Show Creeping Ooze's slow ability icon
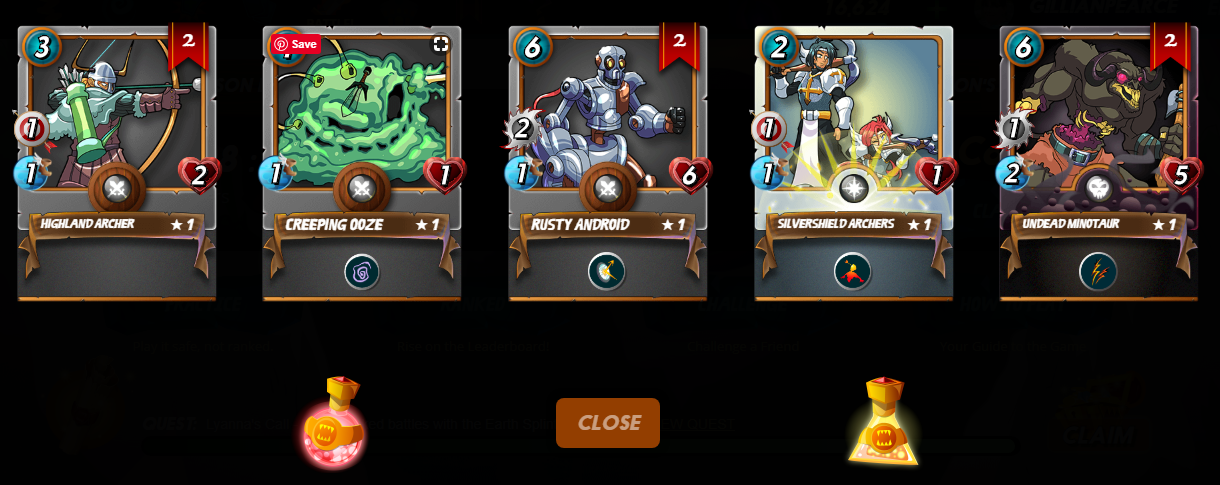Viewport: 1220px width, 485px height. 361,271
